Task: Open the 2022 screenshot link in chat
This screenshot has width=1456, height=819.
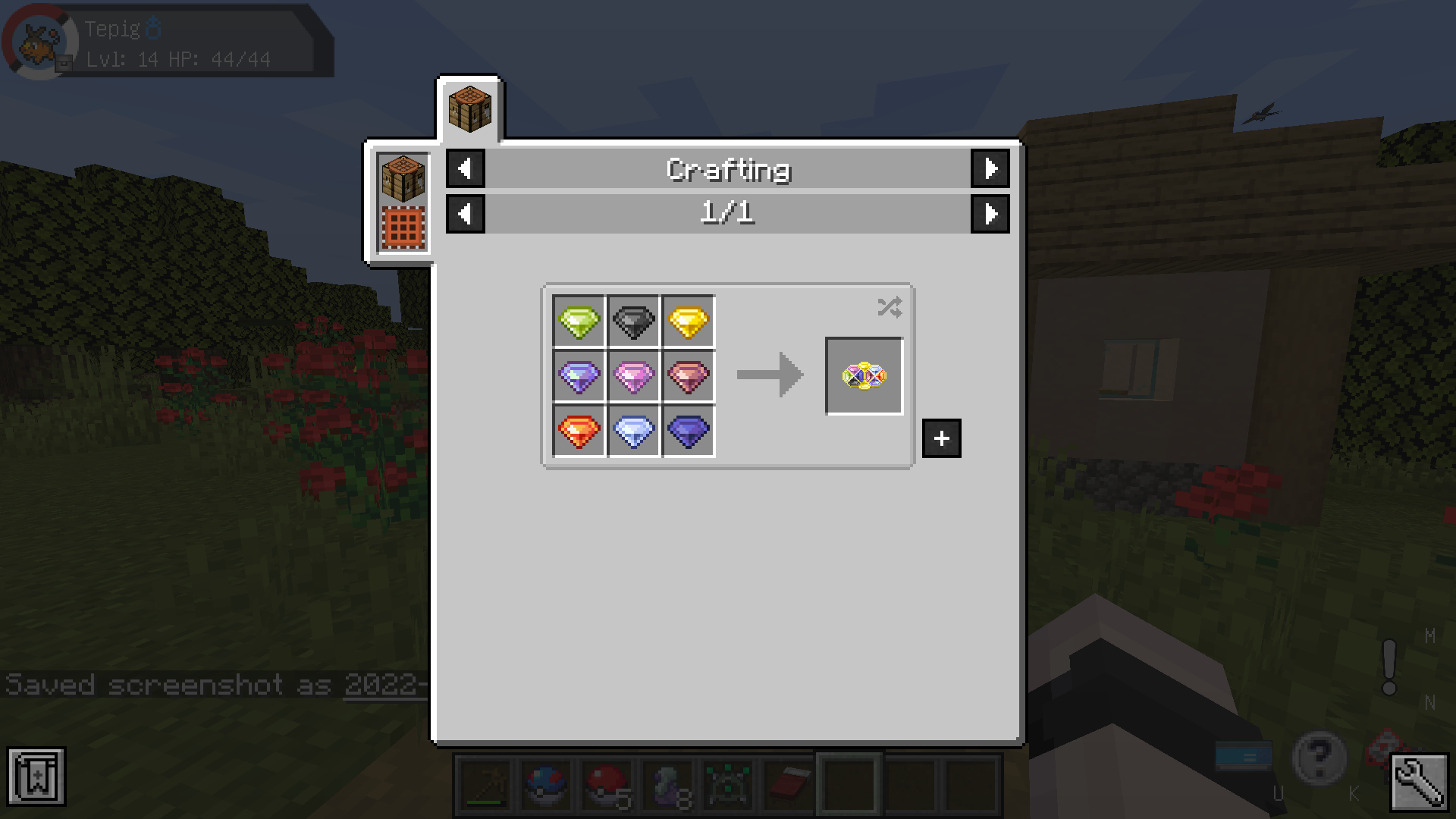Action: pos(385,685)
